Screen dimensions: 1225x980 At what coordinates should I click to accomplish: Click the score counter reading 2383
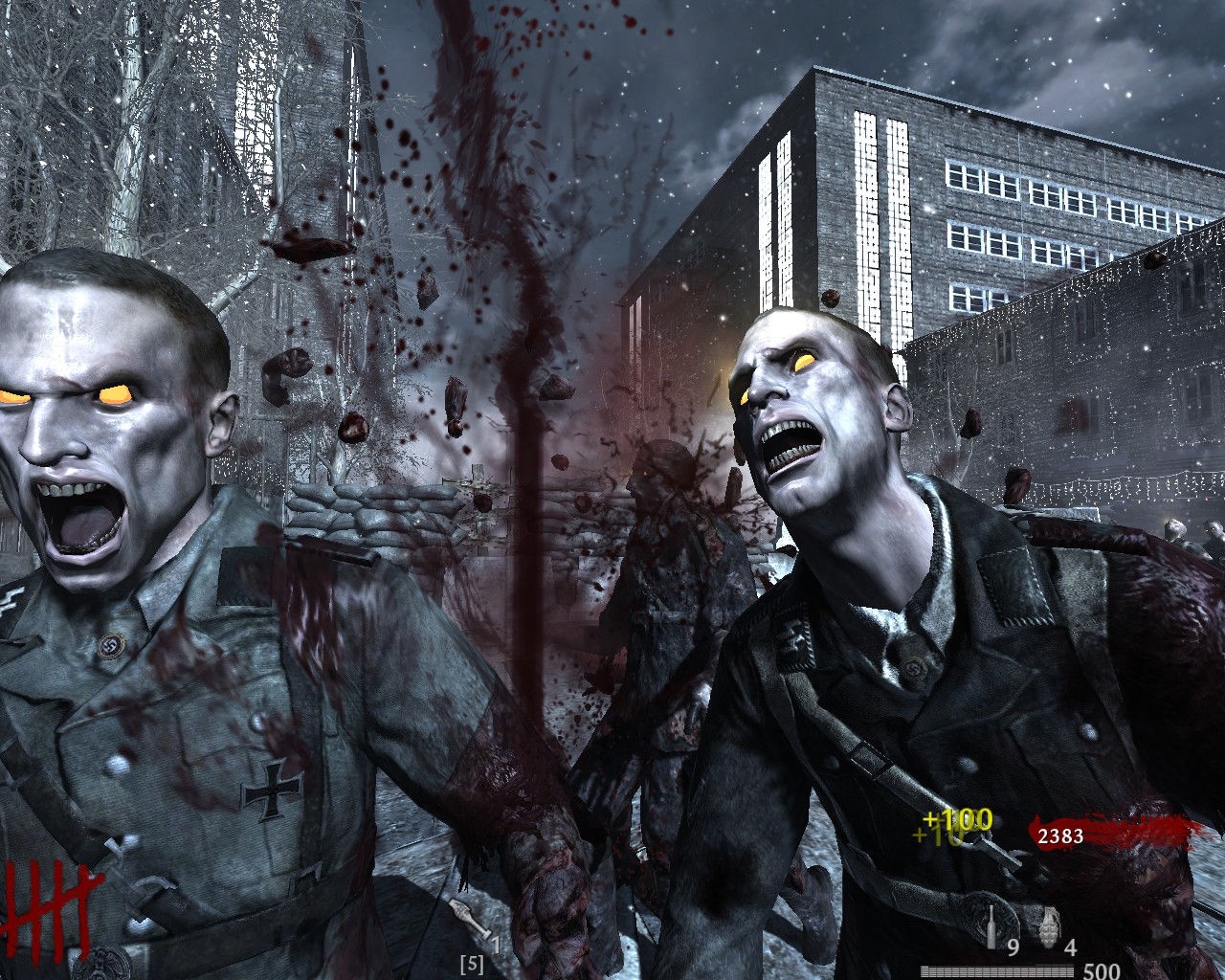click(1060, 835)
